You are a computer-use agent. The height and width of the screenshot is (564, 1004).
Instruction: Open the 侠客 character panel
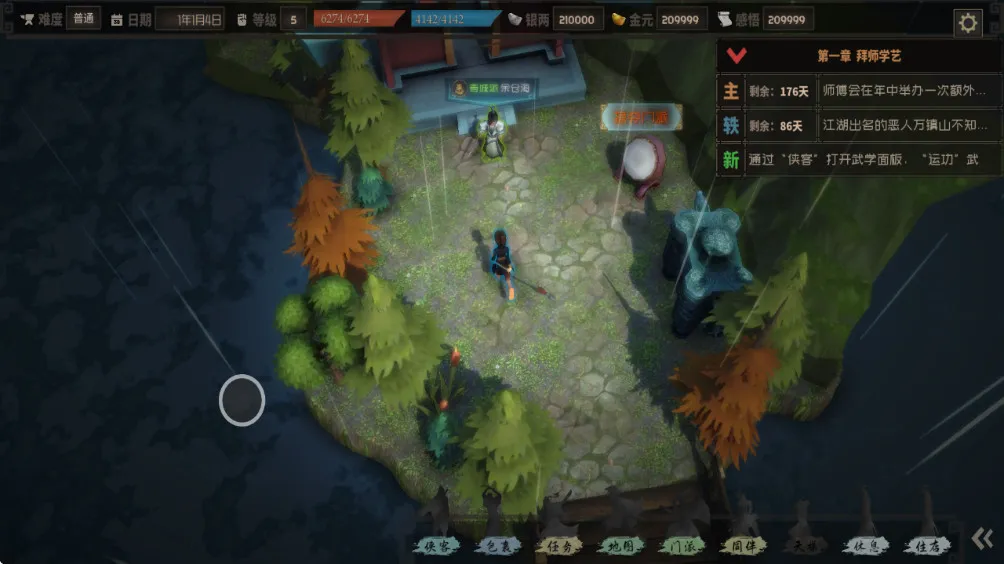click(437, 546)
